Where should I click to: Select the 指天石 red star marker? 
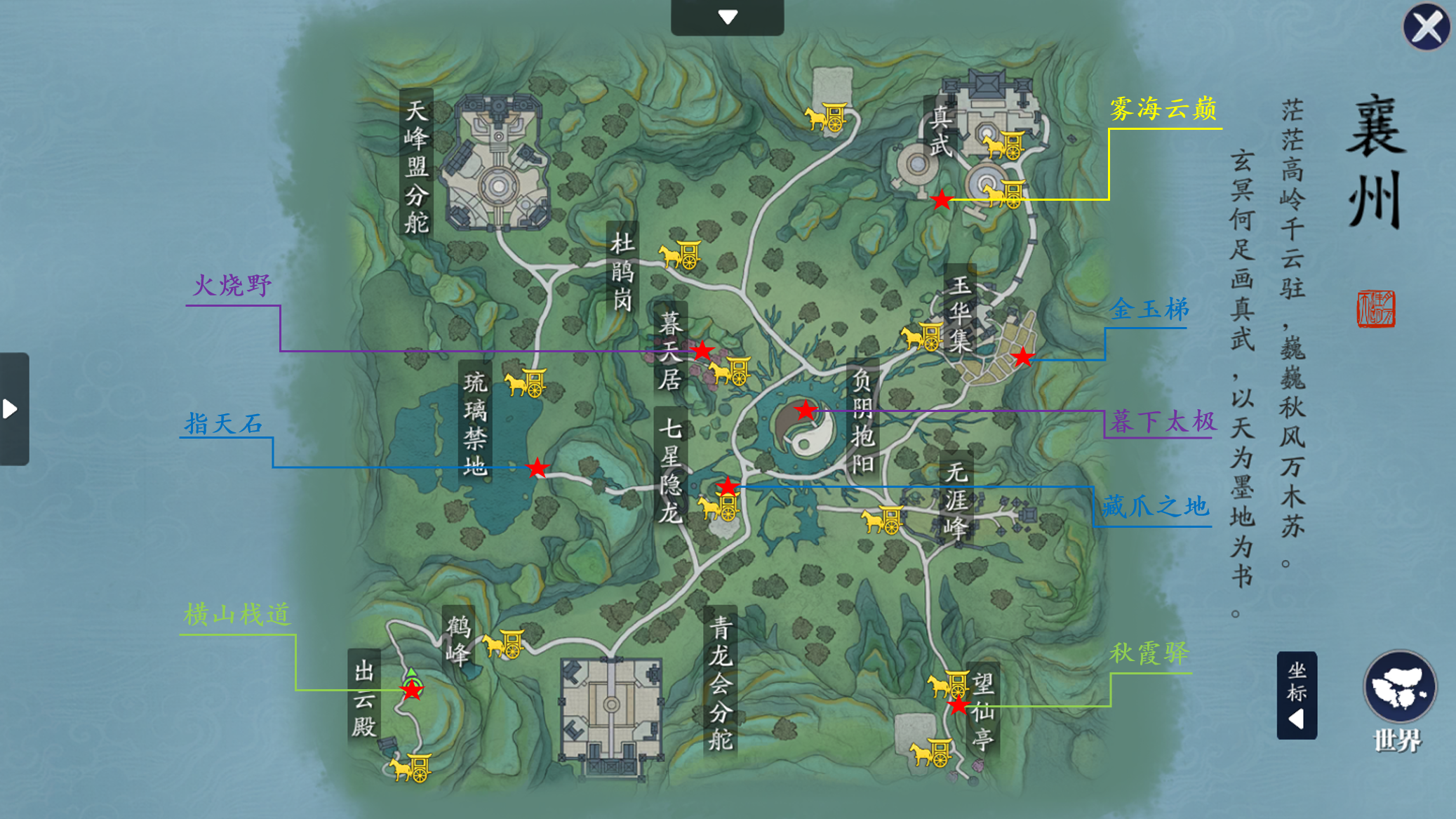[x=537, y=467]
